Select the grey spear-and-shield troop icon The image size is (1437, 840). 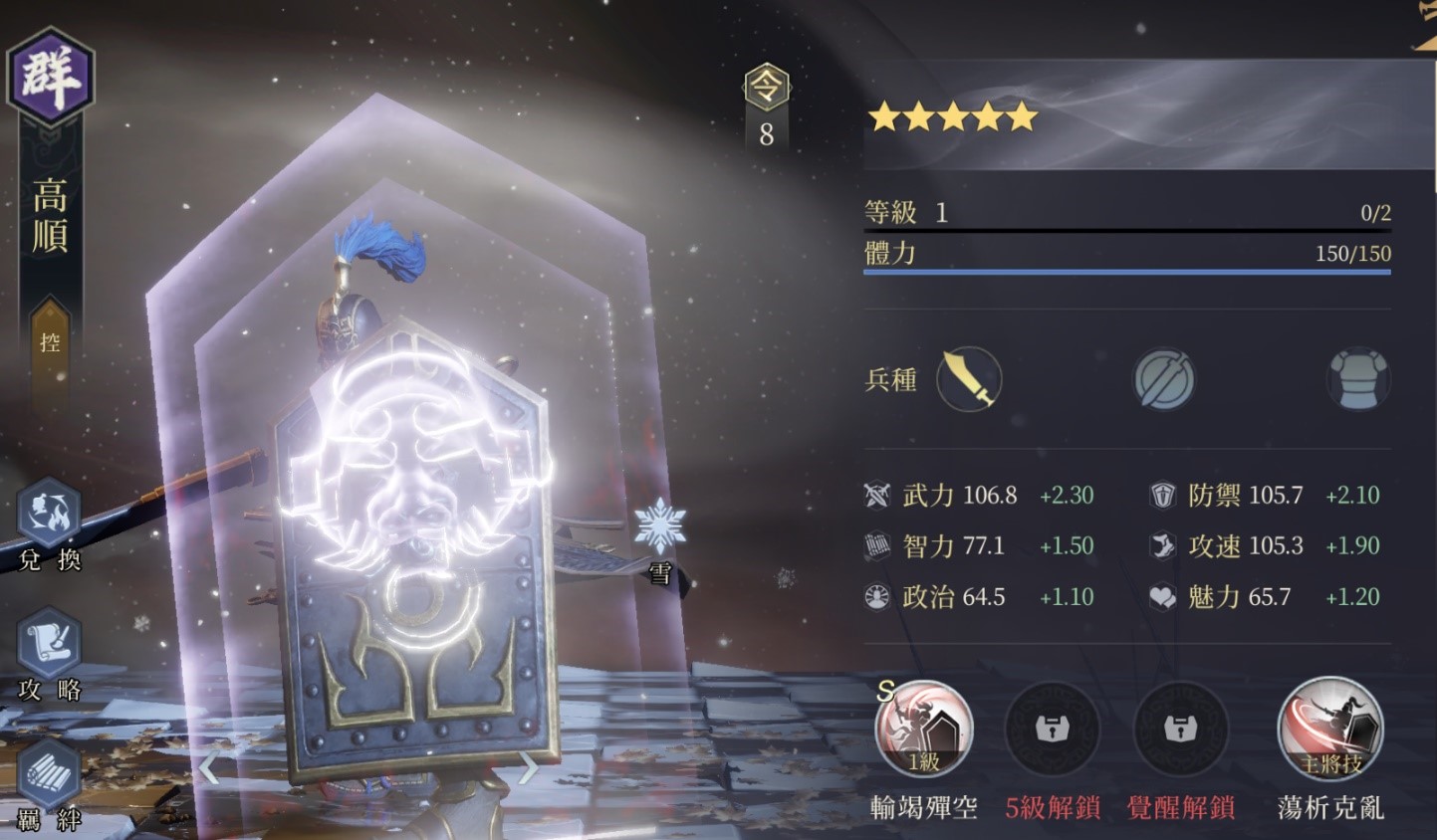pos(1163,379)
